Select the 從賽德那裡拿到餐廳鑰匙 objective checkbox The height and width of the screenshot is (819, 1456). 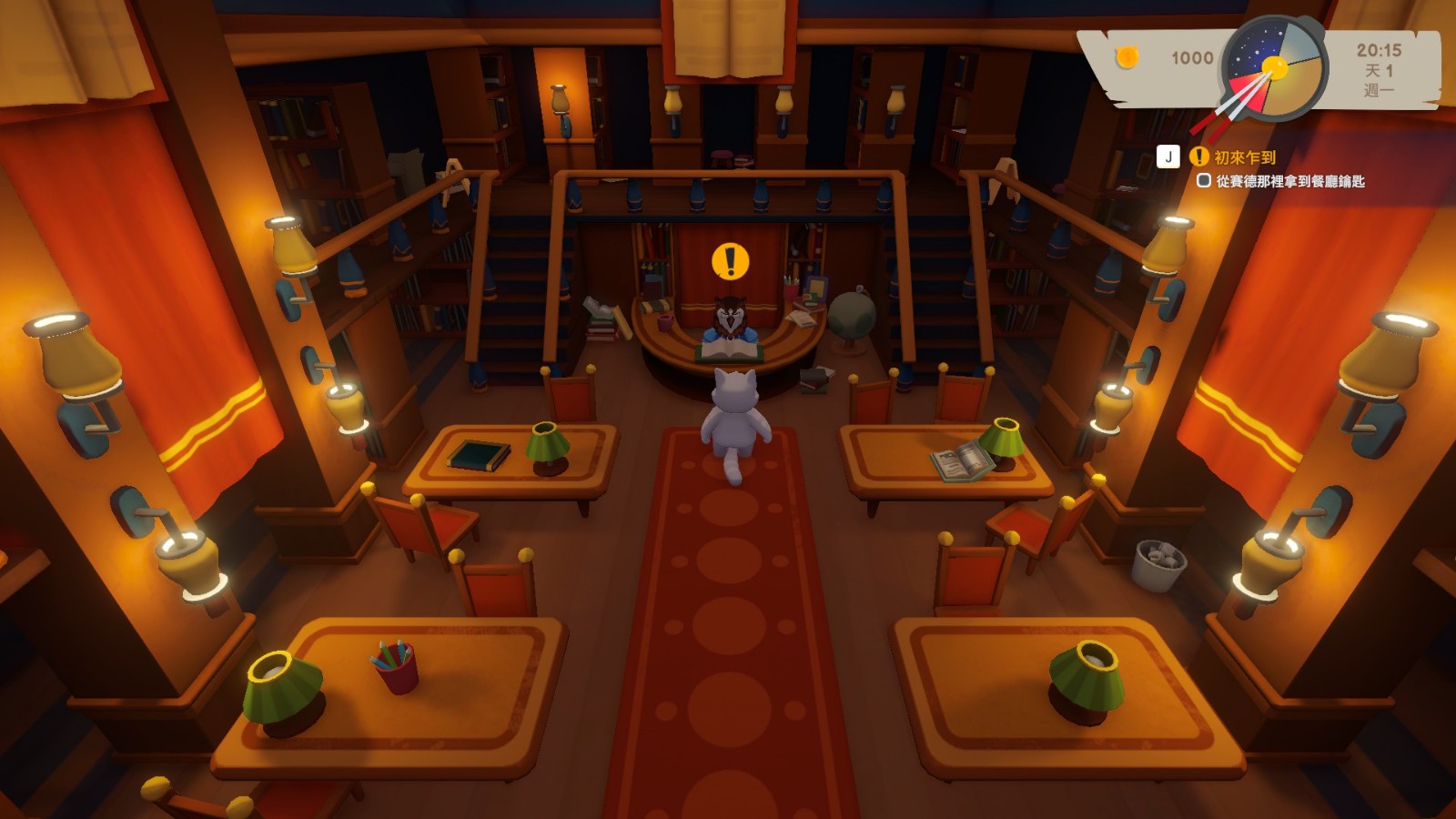[1203, 180]
